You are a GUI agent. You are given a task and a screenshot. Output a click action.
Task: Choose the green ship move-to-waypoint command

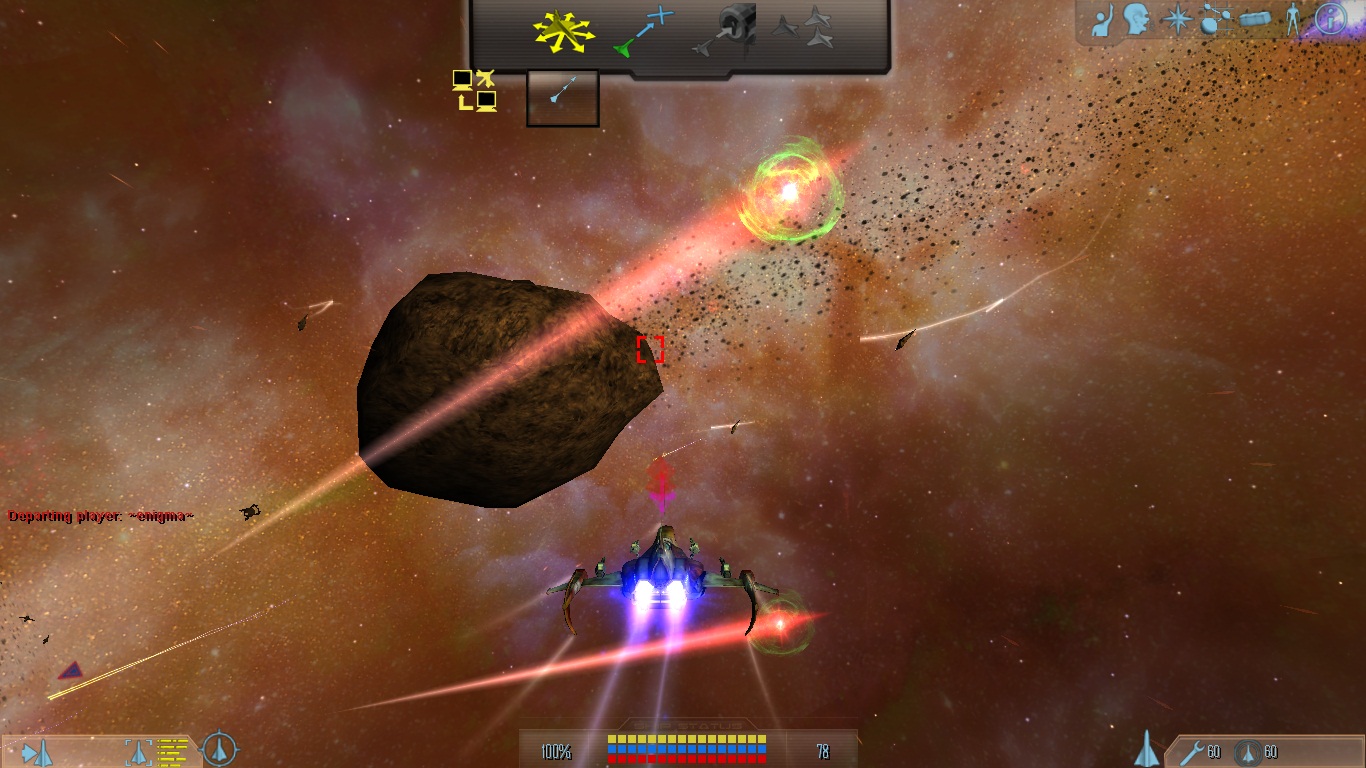tap(645, 32)
